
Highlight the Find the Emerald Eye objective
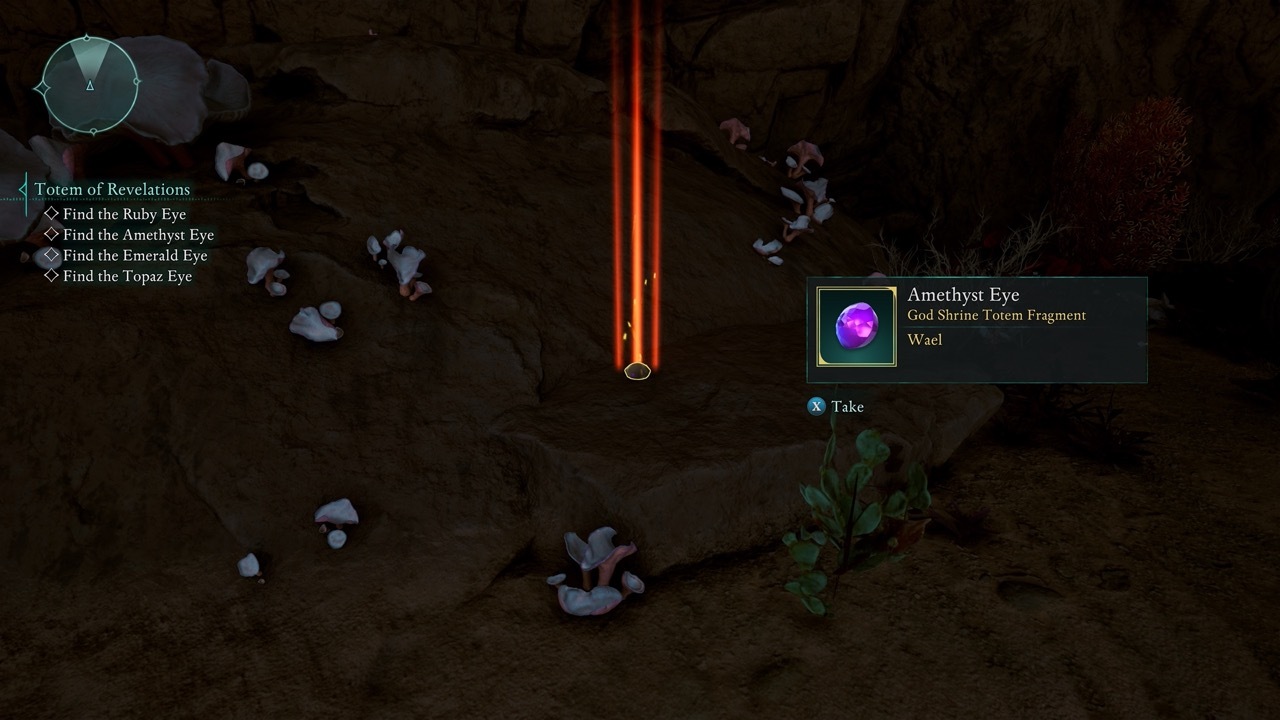135,256
